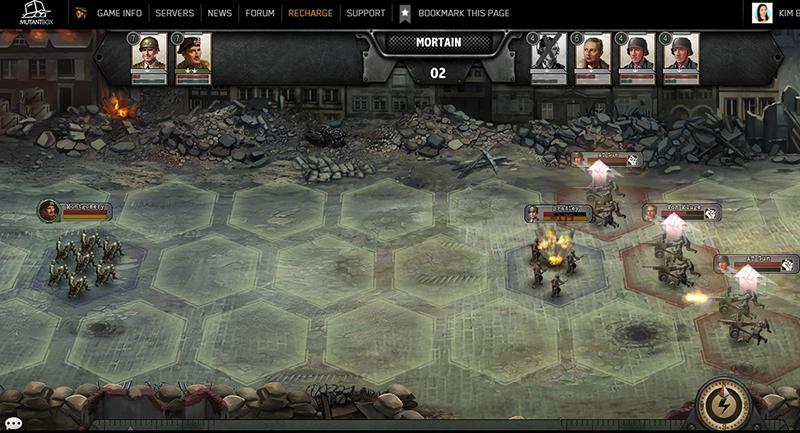Image resolution: width=800 pixels, height=433 pixels.
Task: Open the Recharge page
Action: 310,13
